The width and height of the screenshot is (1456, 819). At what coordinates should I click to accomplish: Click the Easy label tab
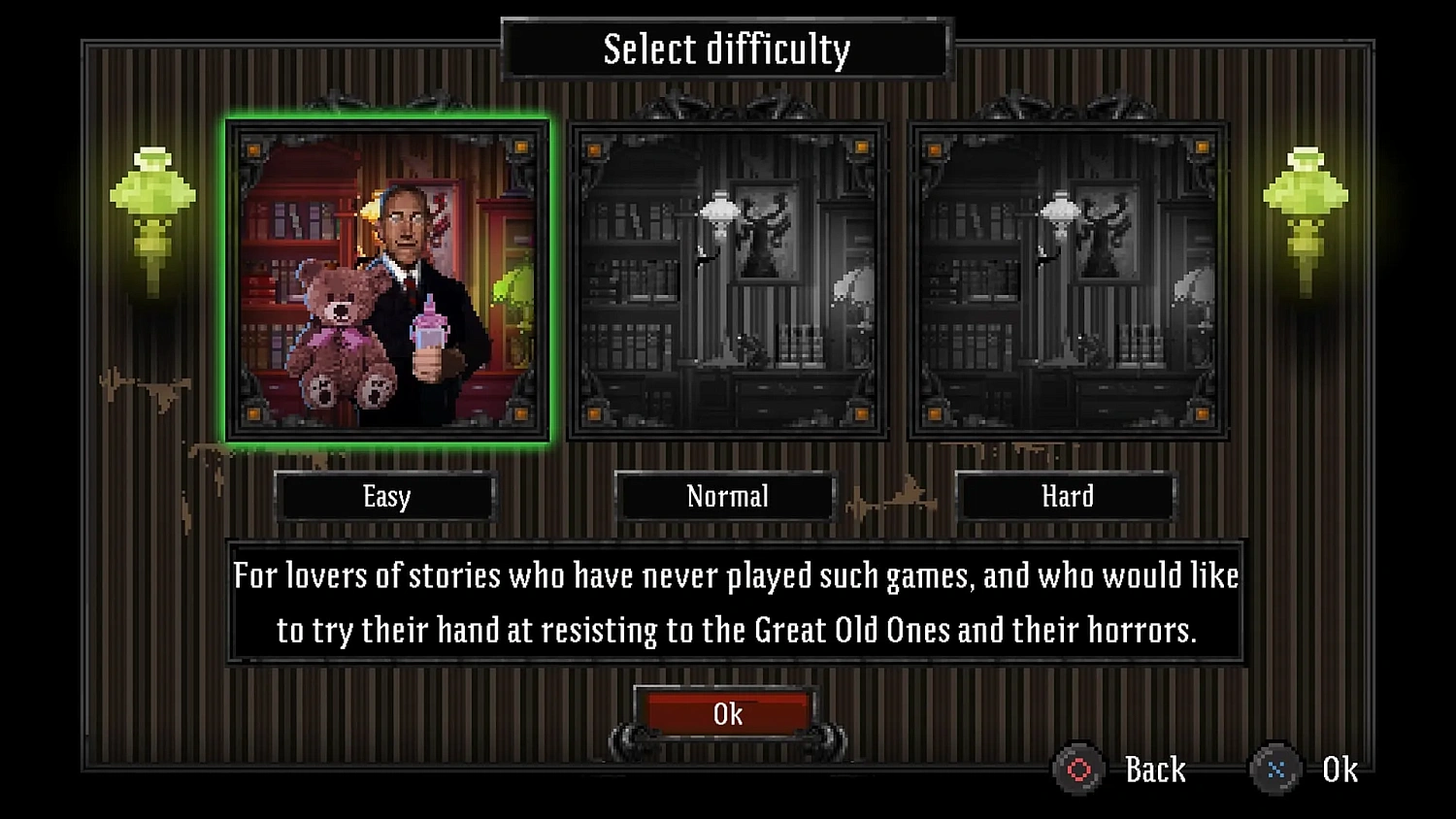click(x=386, y=497)
